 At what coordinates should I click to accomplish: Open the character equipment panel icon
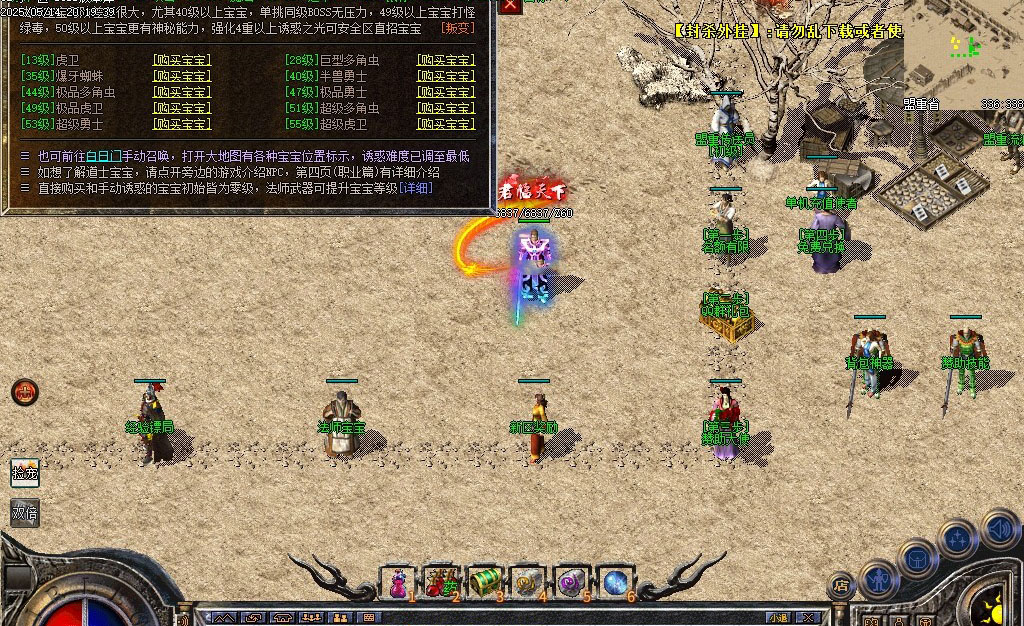tap(879, 578)
